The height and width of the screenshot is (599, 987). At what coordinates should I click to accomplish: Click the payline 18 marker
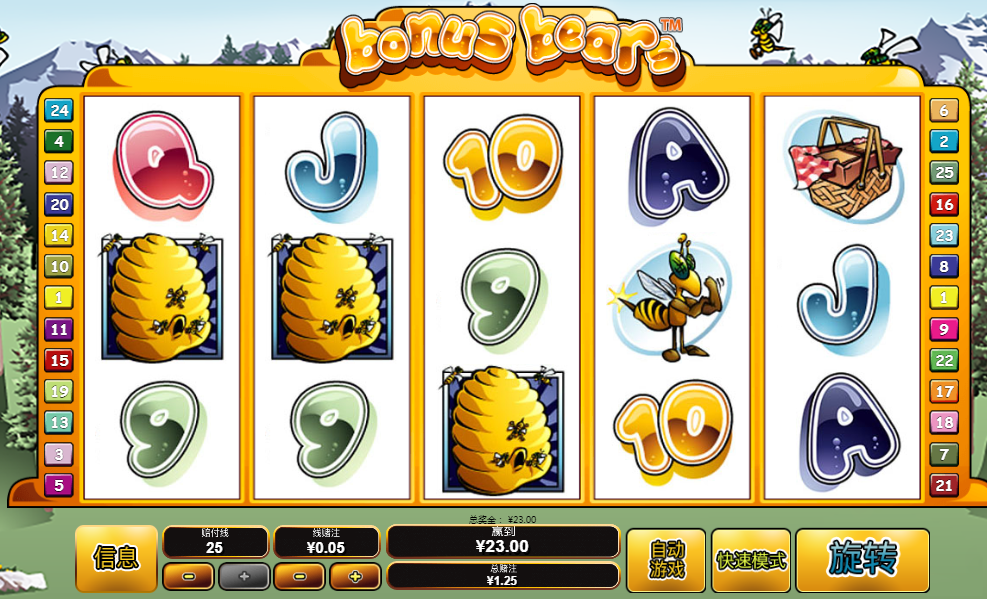pyautogui.click(x=944, y=422)
